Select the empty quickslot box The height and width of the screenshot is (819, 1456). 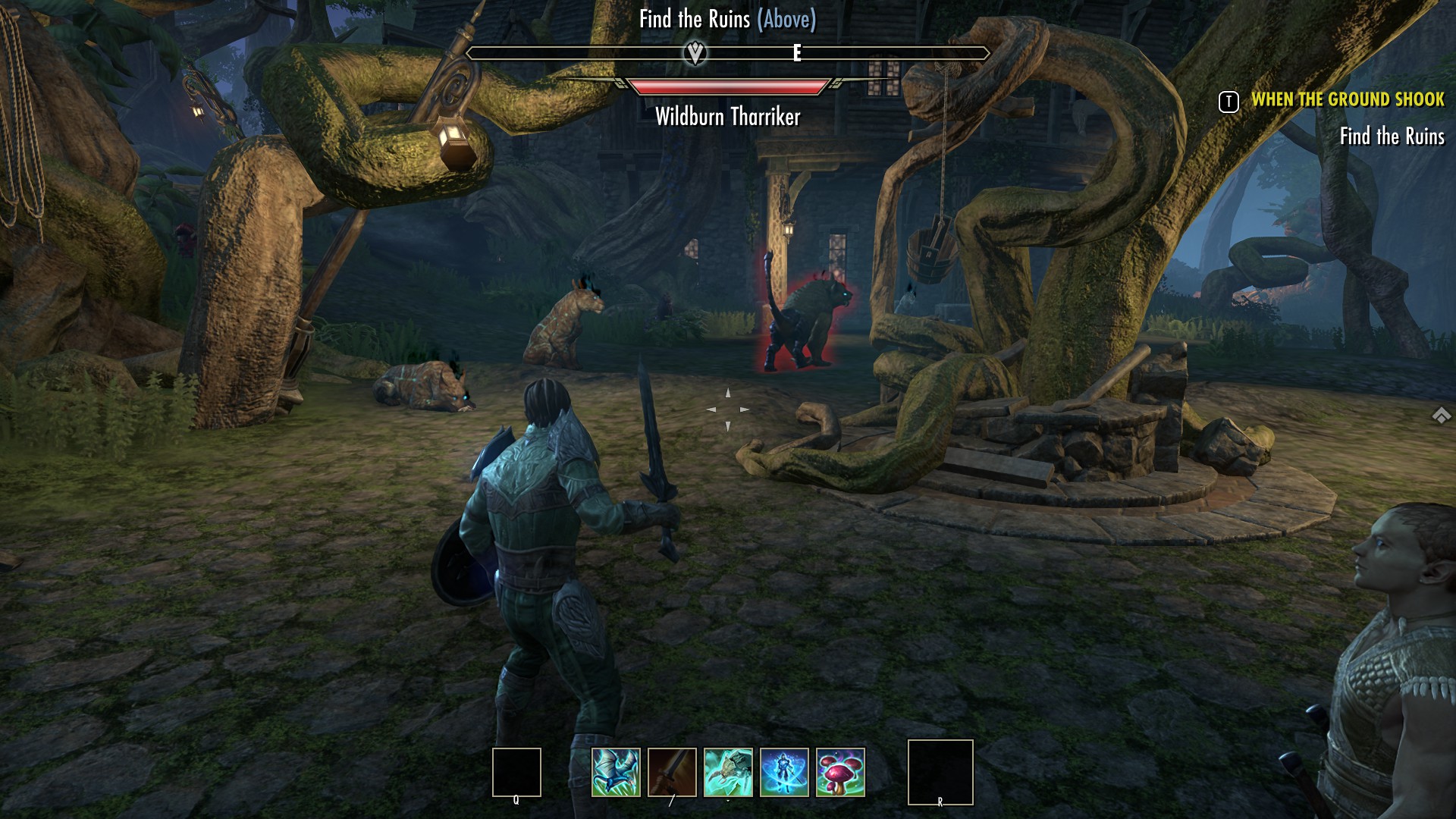516,772
